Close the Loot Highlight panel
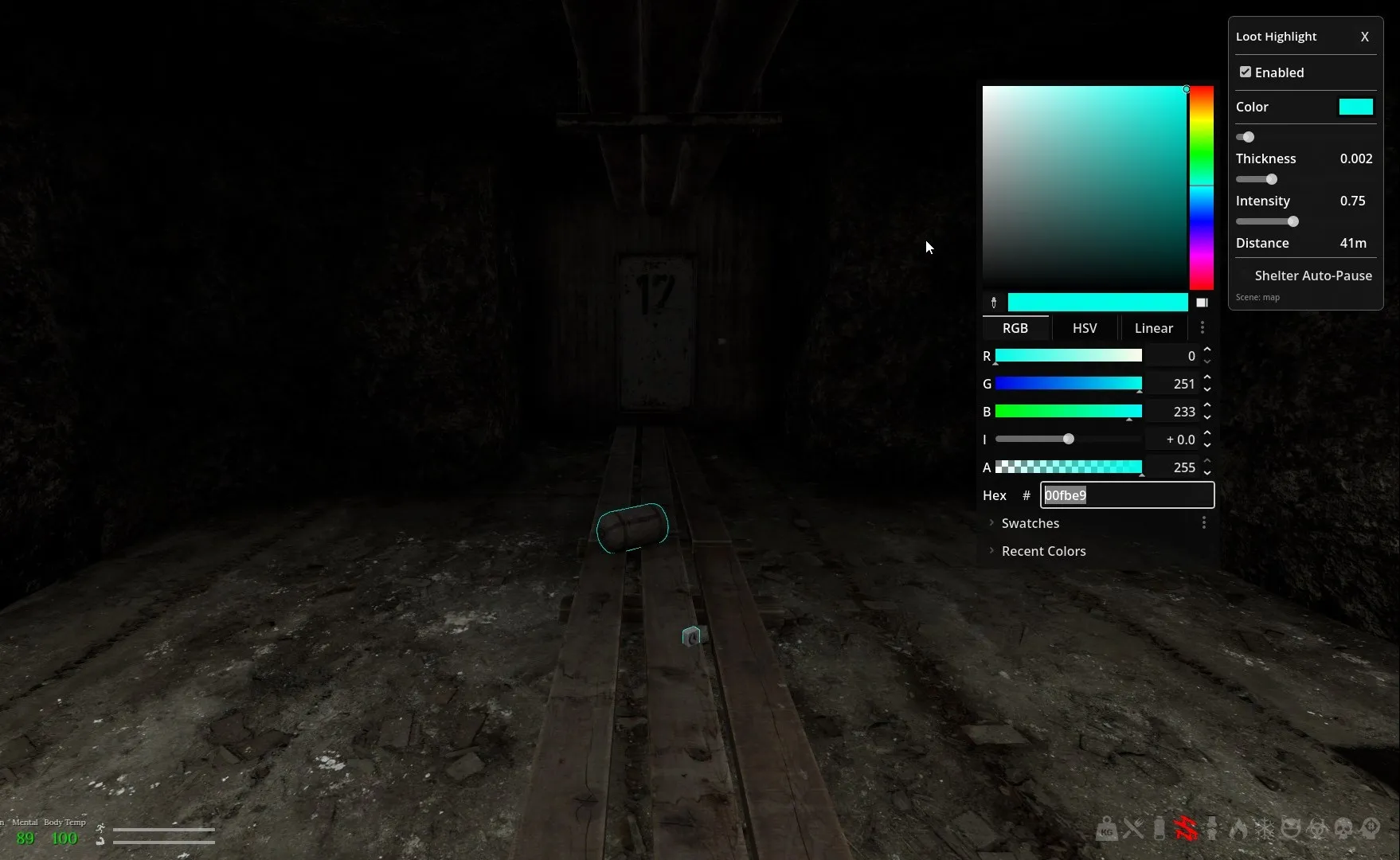 1364,37
